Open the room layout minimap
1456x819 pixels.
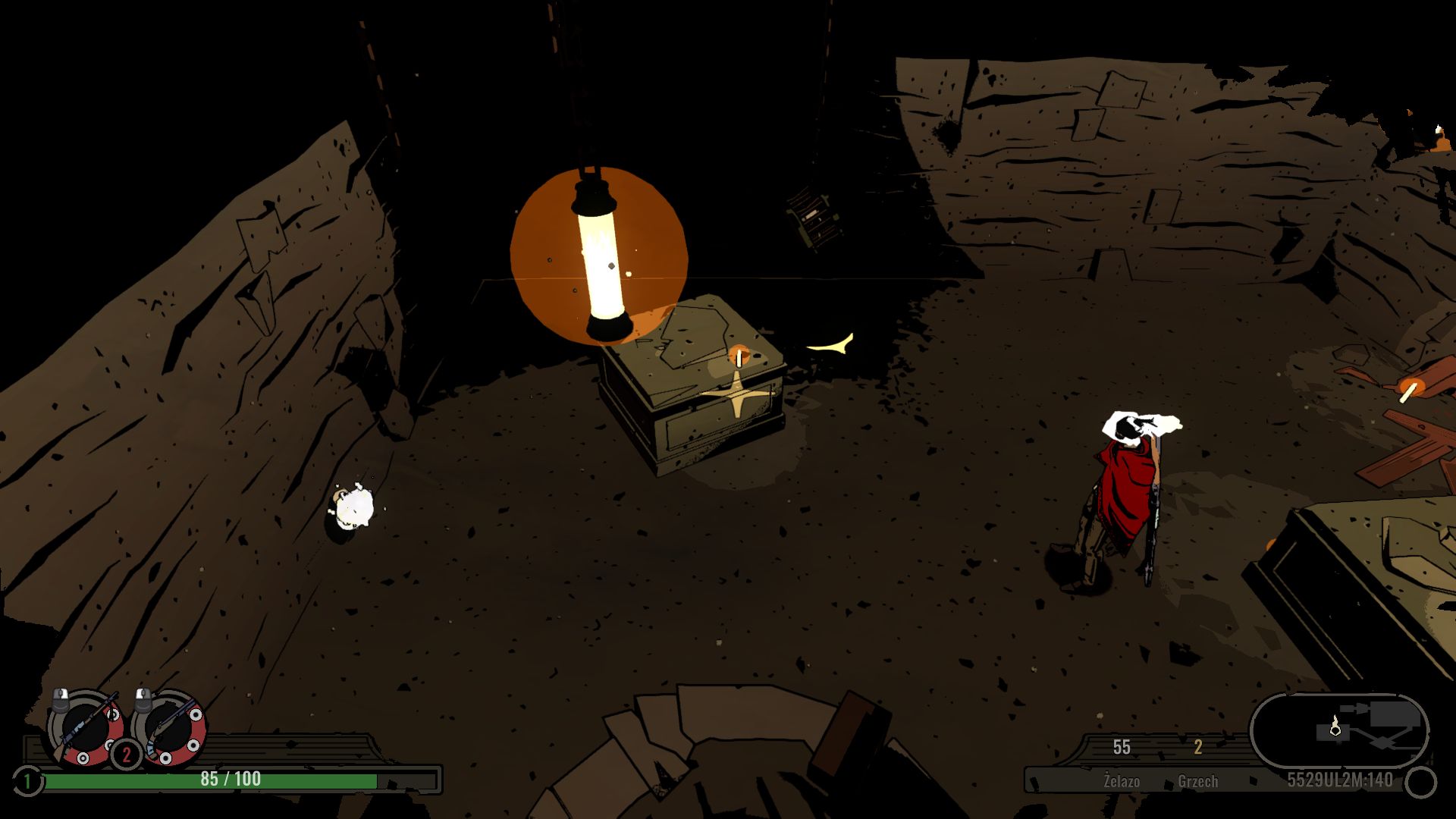coord(1339,730)
